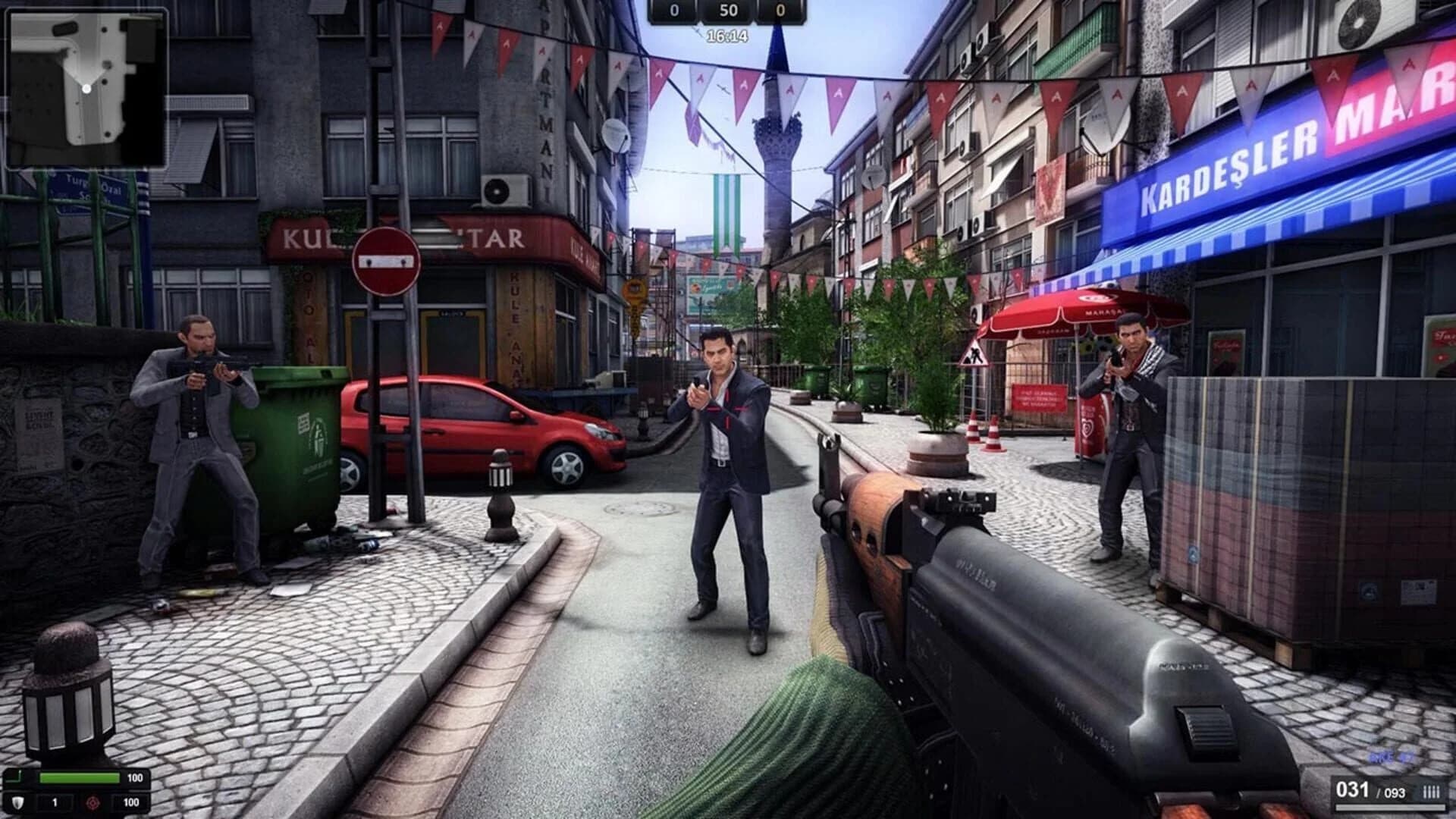
Task: Toggle the minimap in the top-left corner
Action: [x=87, y=87]
